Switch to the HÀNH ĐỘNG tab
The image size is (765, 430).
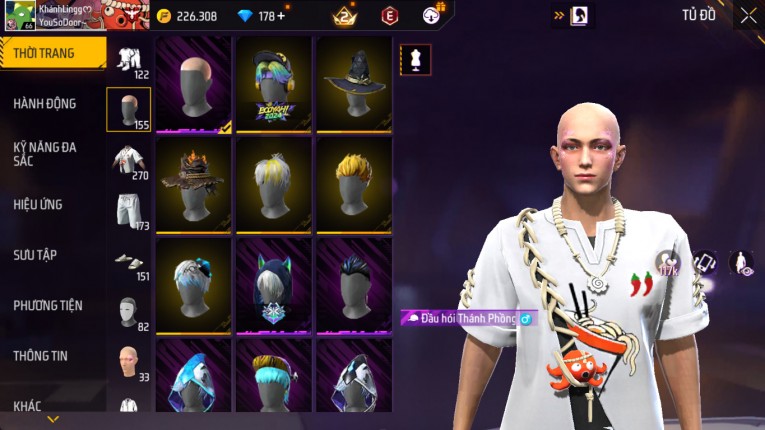coord(45,103)
